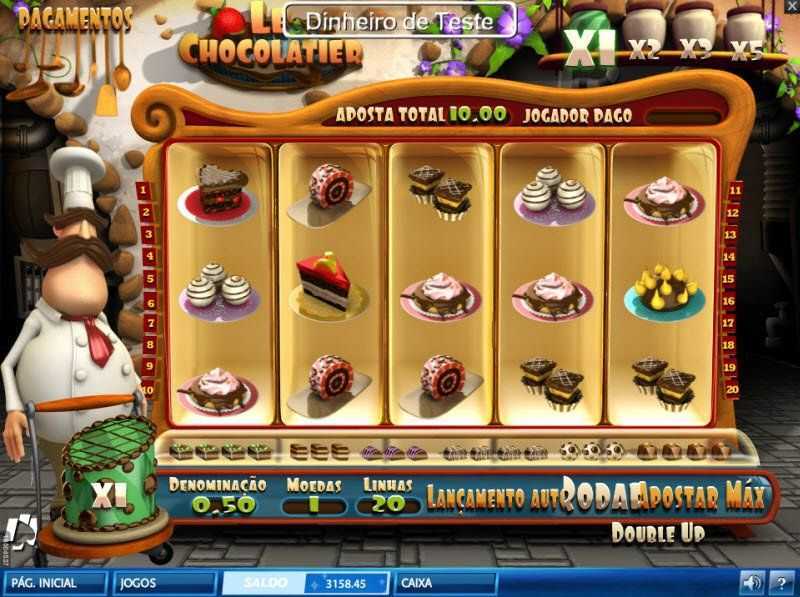Toggle the sound speaker icon
This screenshot has width=800, height=597.
[750, 581]
